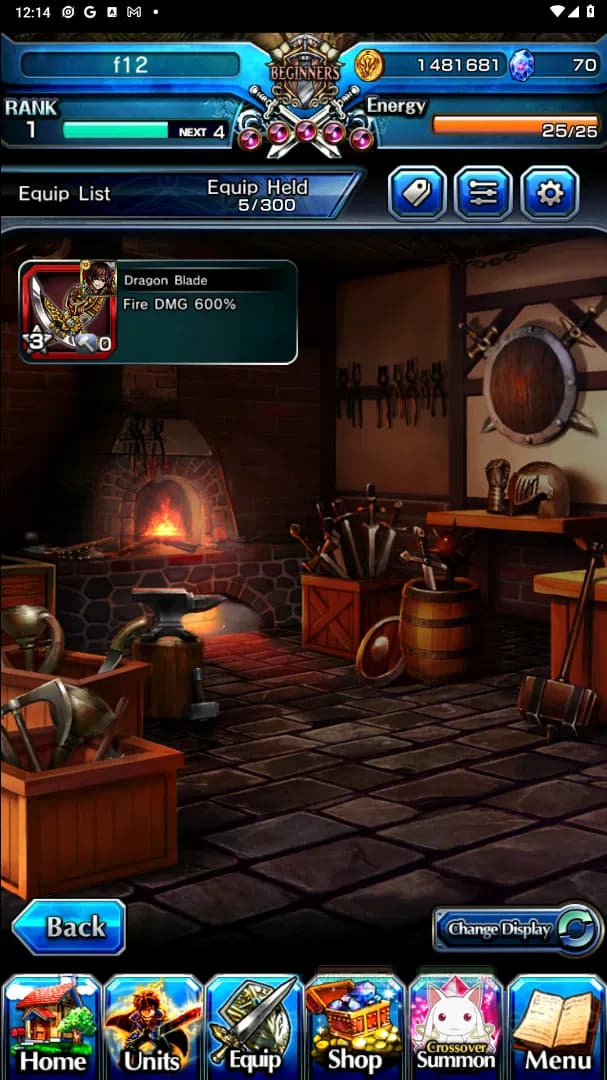The height and width of the screenshot is (1080, 607).
Task: Tap the blue gem currency icon
Action: coord(522,66)
